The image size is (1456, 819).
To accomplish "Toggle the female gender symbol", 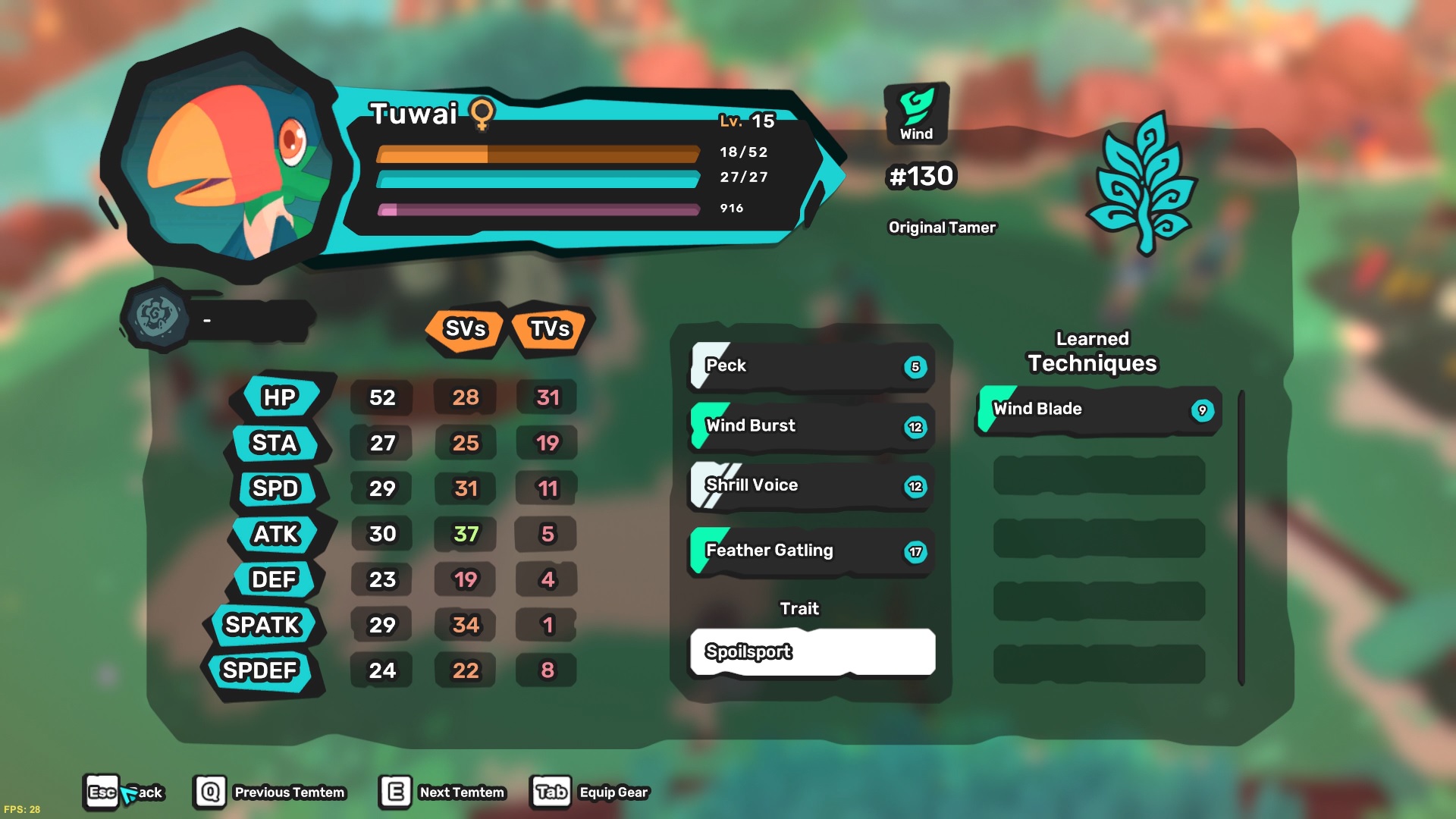I will [483, 115].
